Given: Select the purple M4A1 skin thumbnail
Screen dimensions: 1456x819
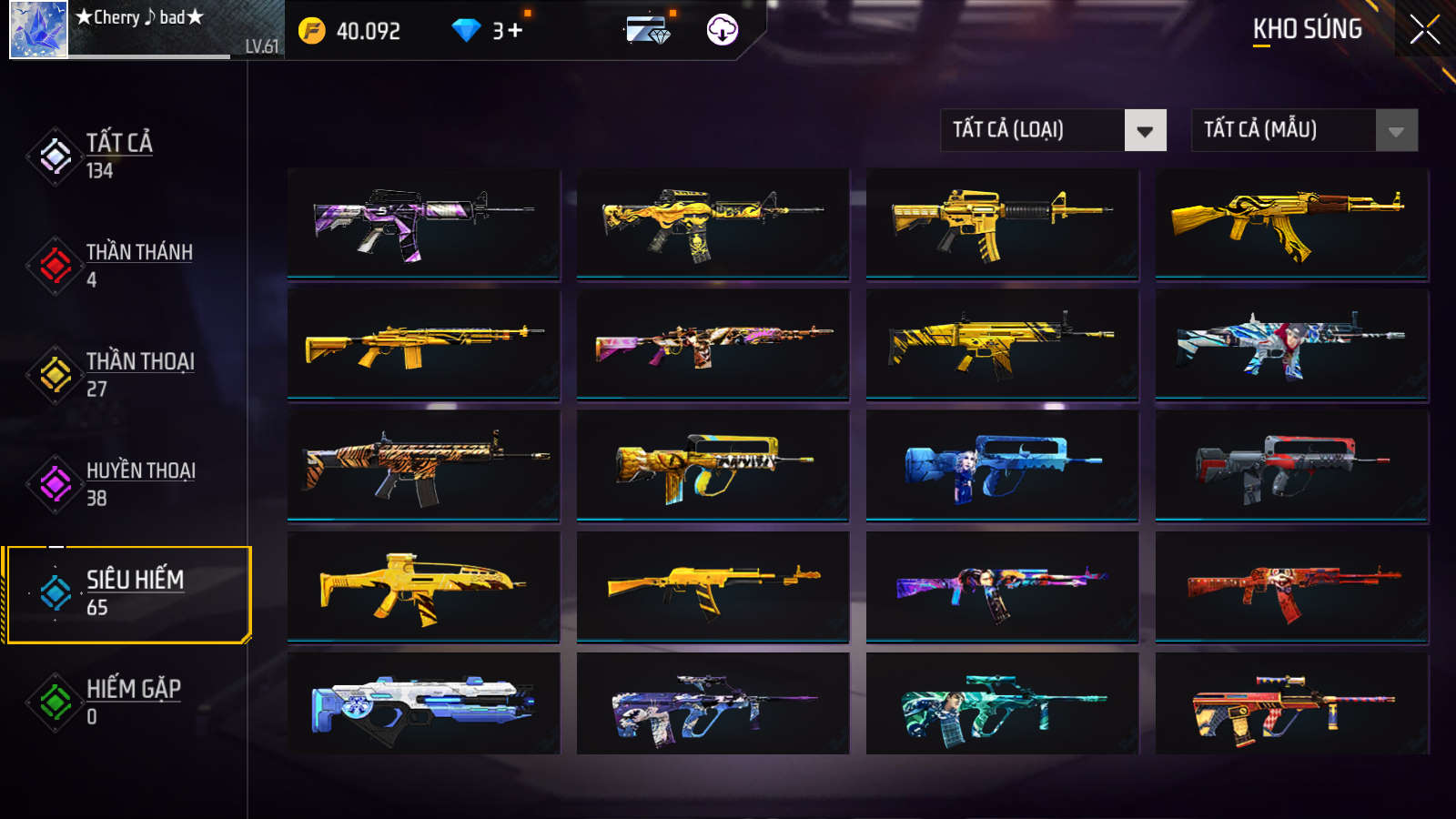Looking at the screenshot, I should pyautogui.click(x=423, y=223).
